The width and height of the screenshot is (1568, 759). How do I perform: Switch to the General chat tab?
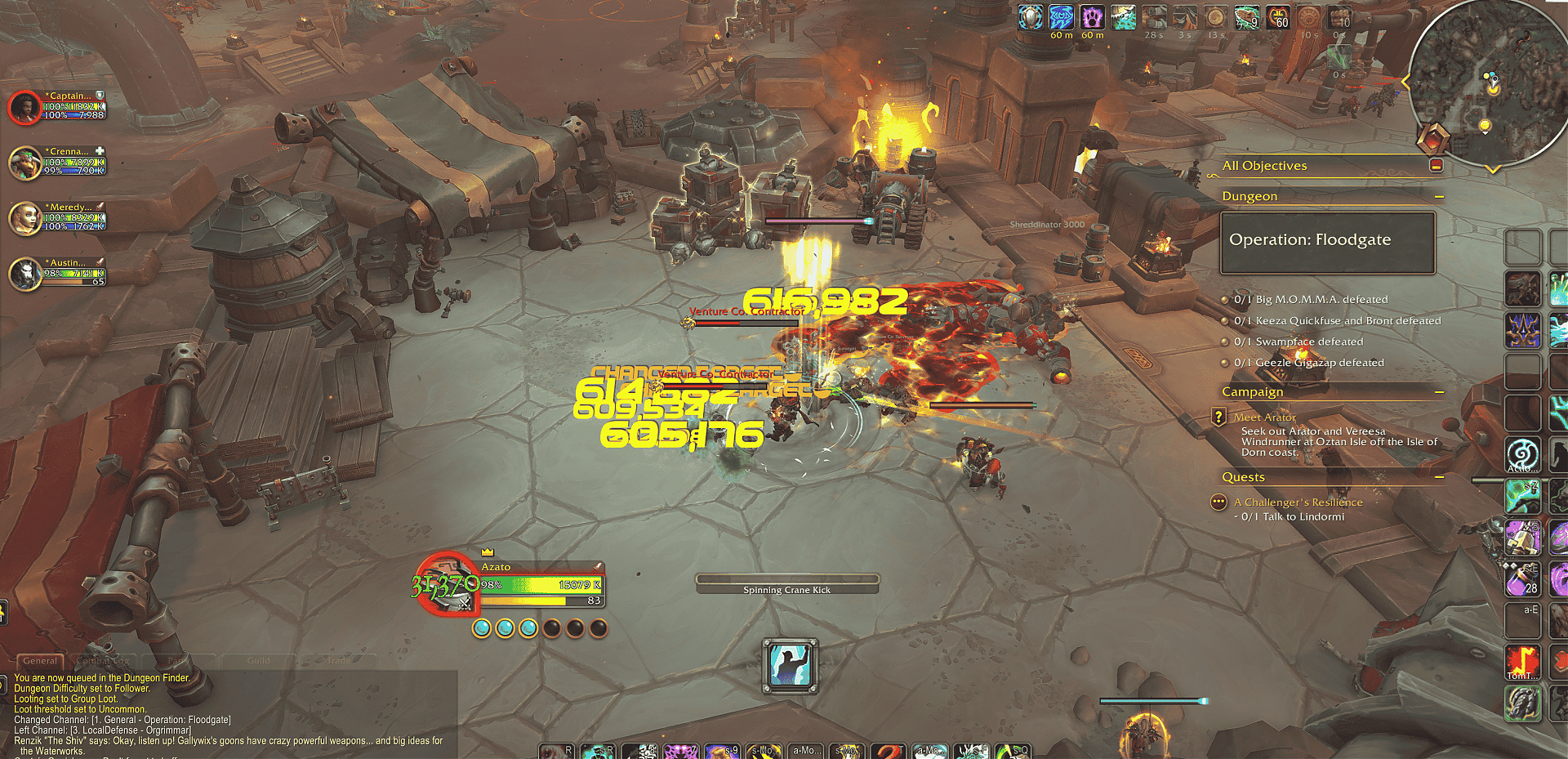(40, 661)
